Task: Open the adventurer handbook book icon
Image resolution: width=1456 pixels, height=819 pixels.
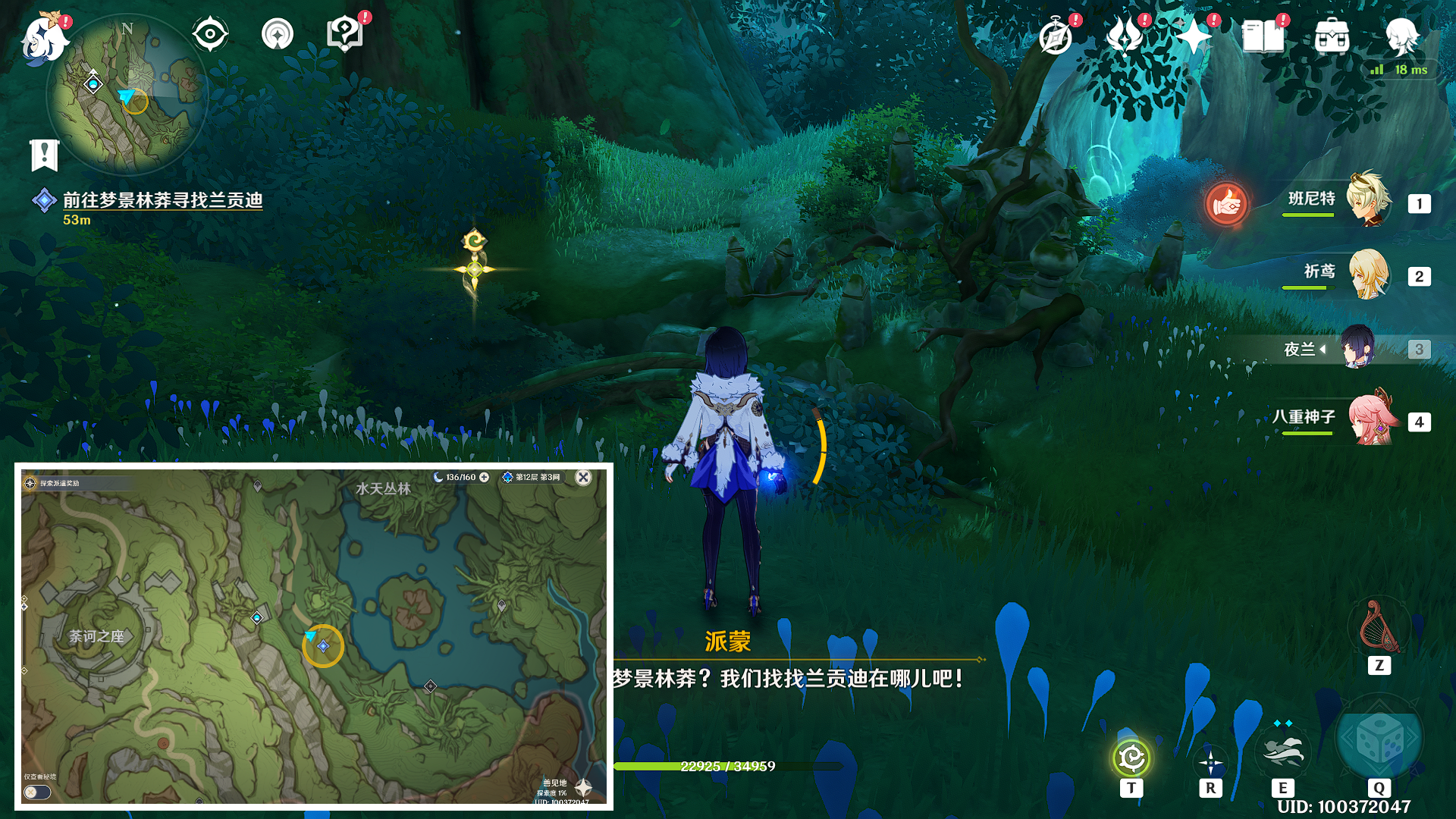Action: [x=1263, y=36]
